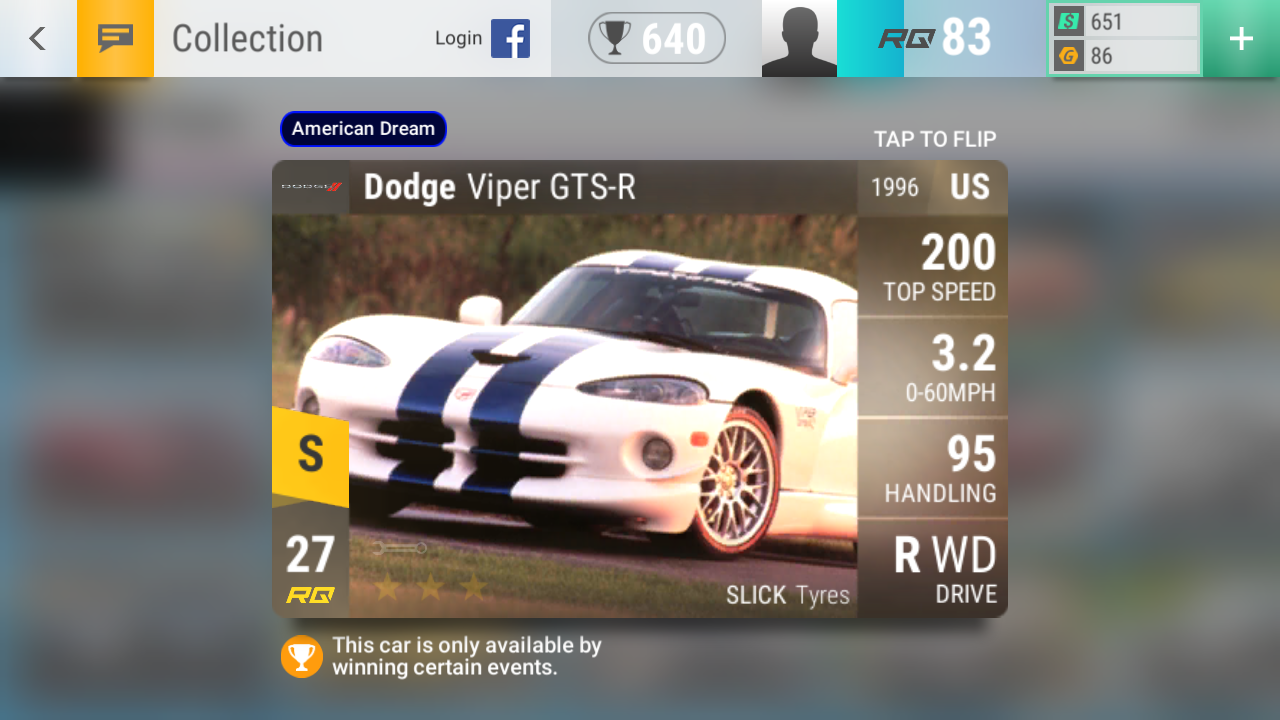The width and height of the screenshot is (1280, 720).
Task: View the player profile avatar
Action: point(799,38)
